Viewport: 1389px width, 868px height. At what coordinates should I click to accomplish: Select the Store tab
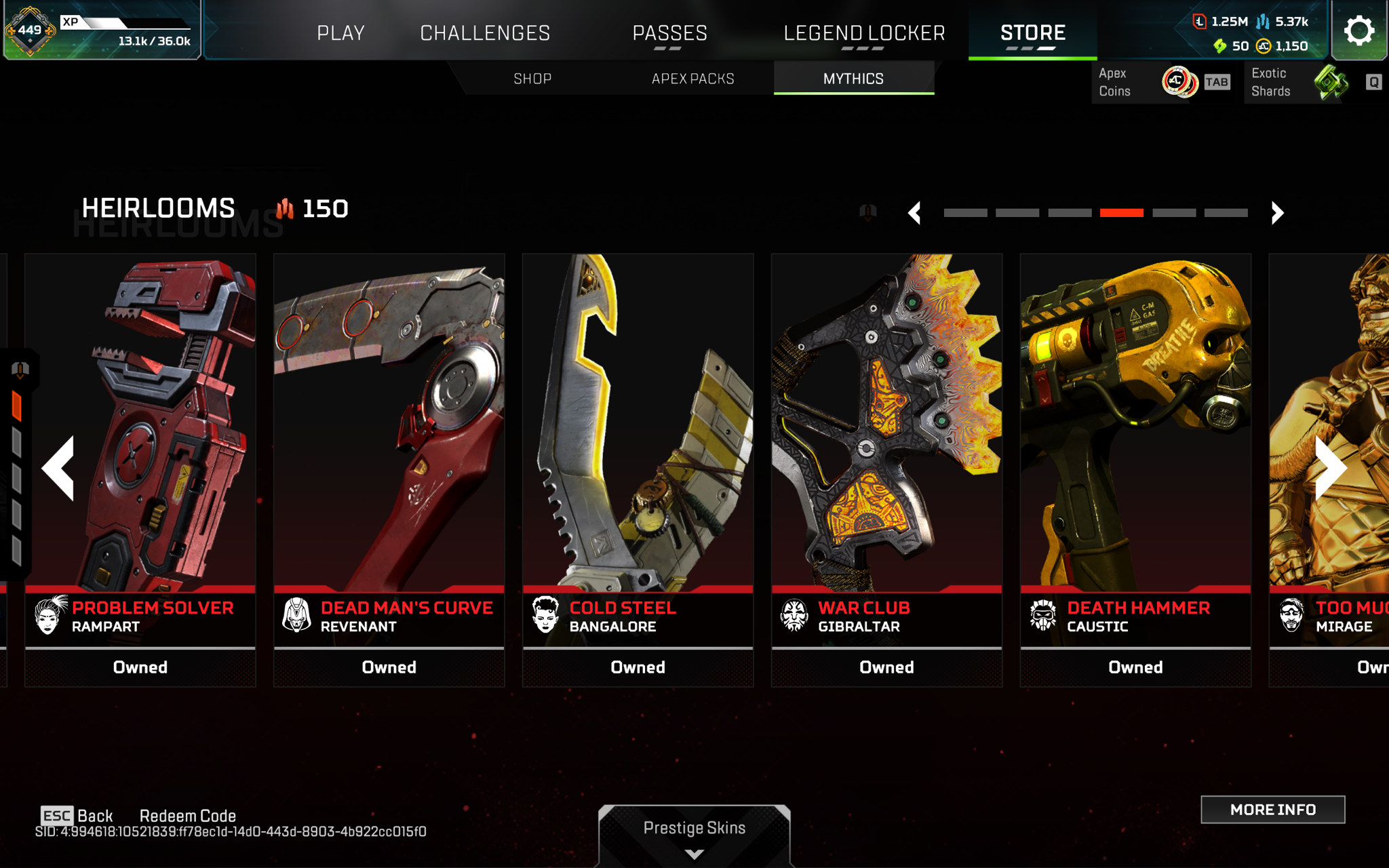click(x=1032, y=33)
